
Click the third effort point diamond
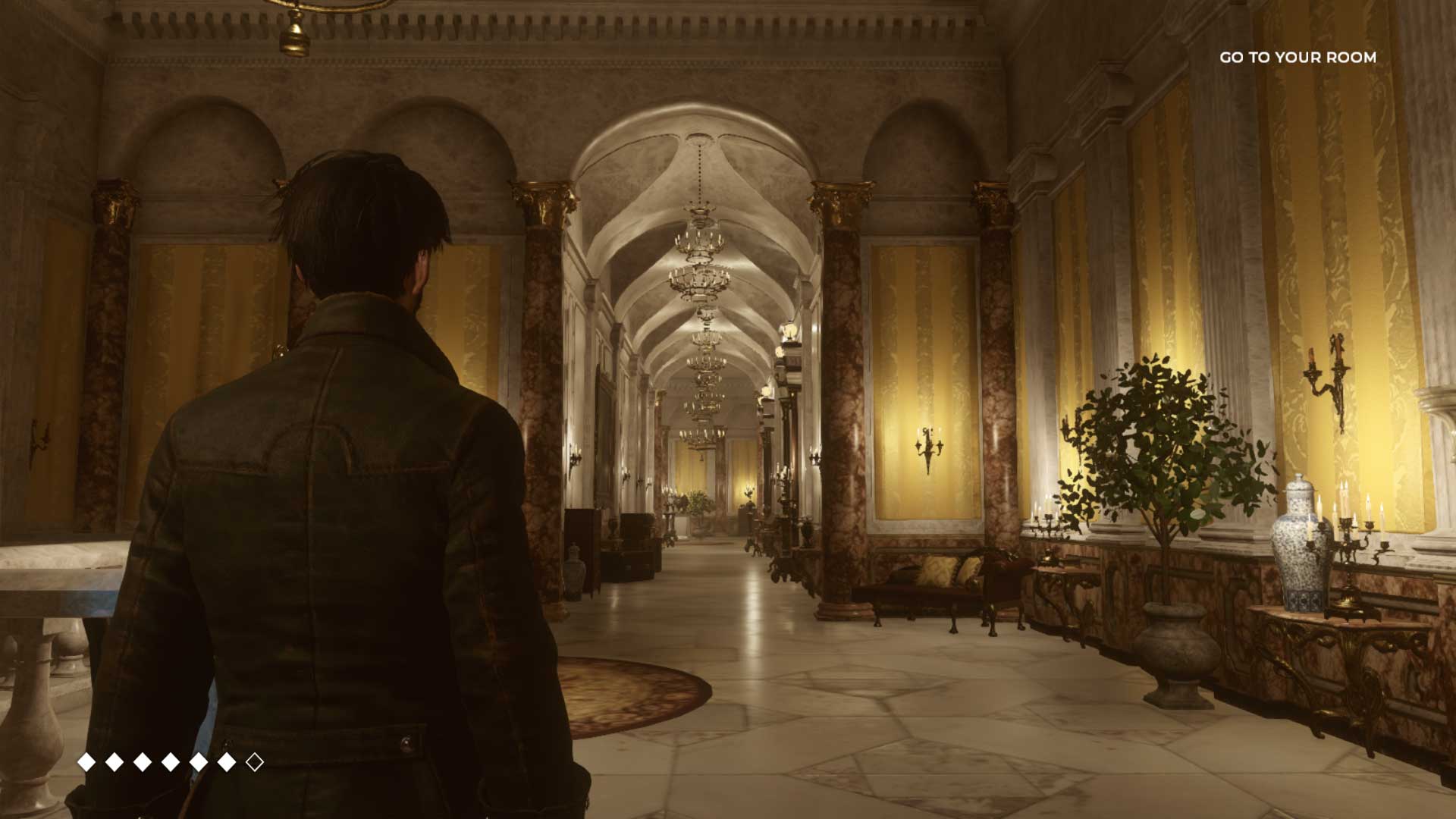[143, 761]
